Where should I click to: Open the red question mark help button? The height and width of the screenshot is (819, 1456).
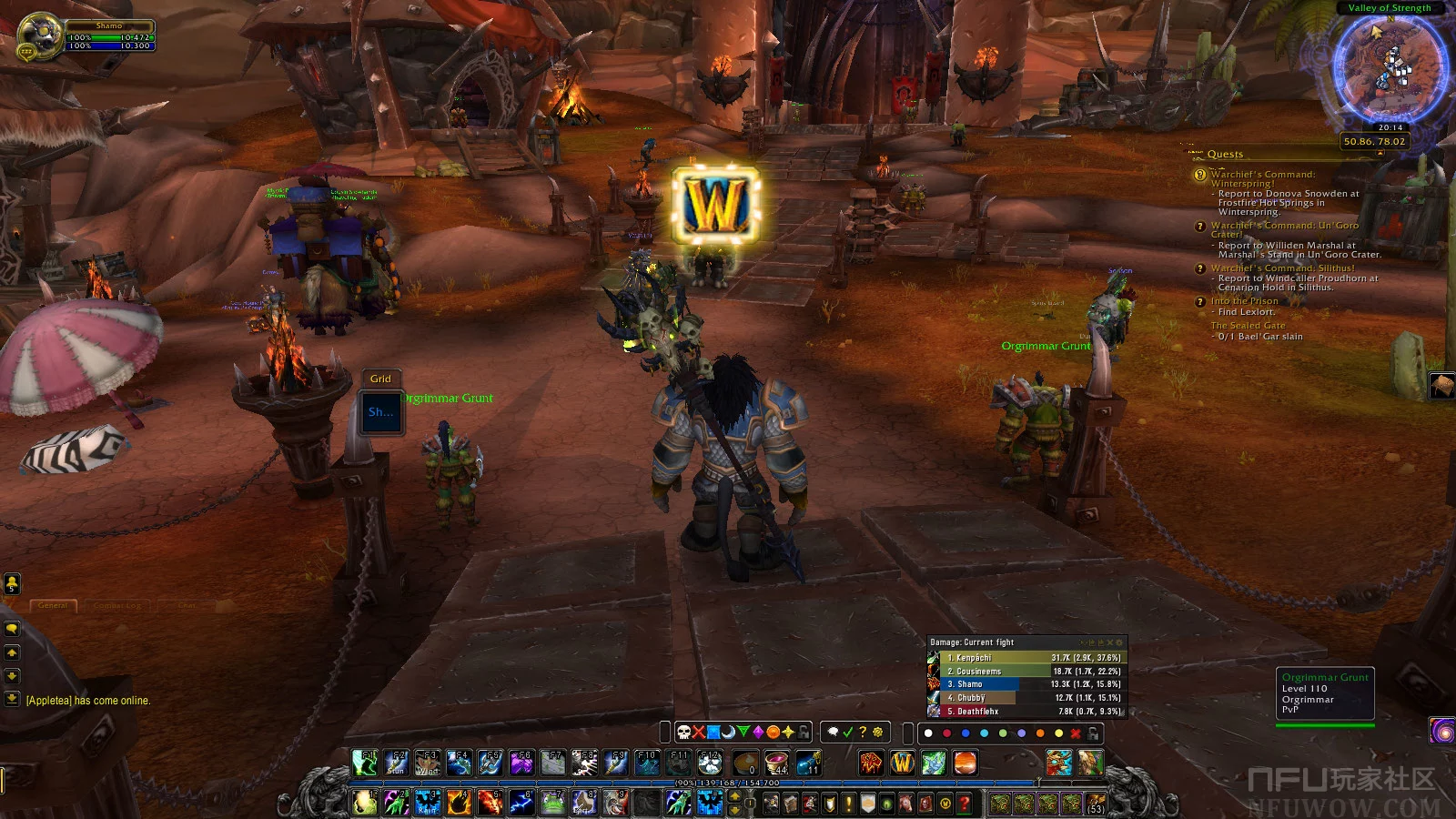click(x=965, y=804)
